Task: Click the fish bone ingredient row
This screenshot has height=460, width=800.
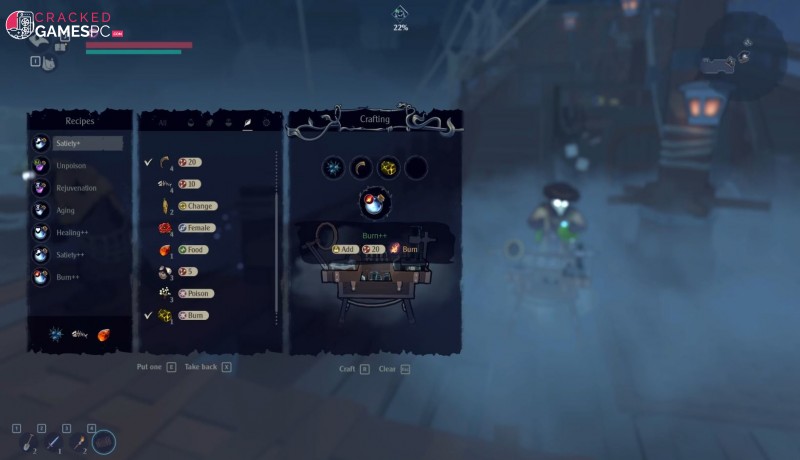Action: click(x=186, y=184)
